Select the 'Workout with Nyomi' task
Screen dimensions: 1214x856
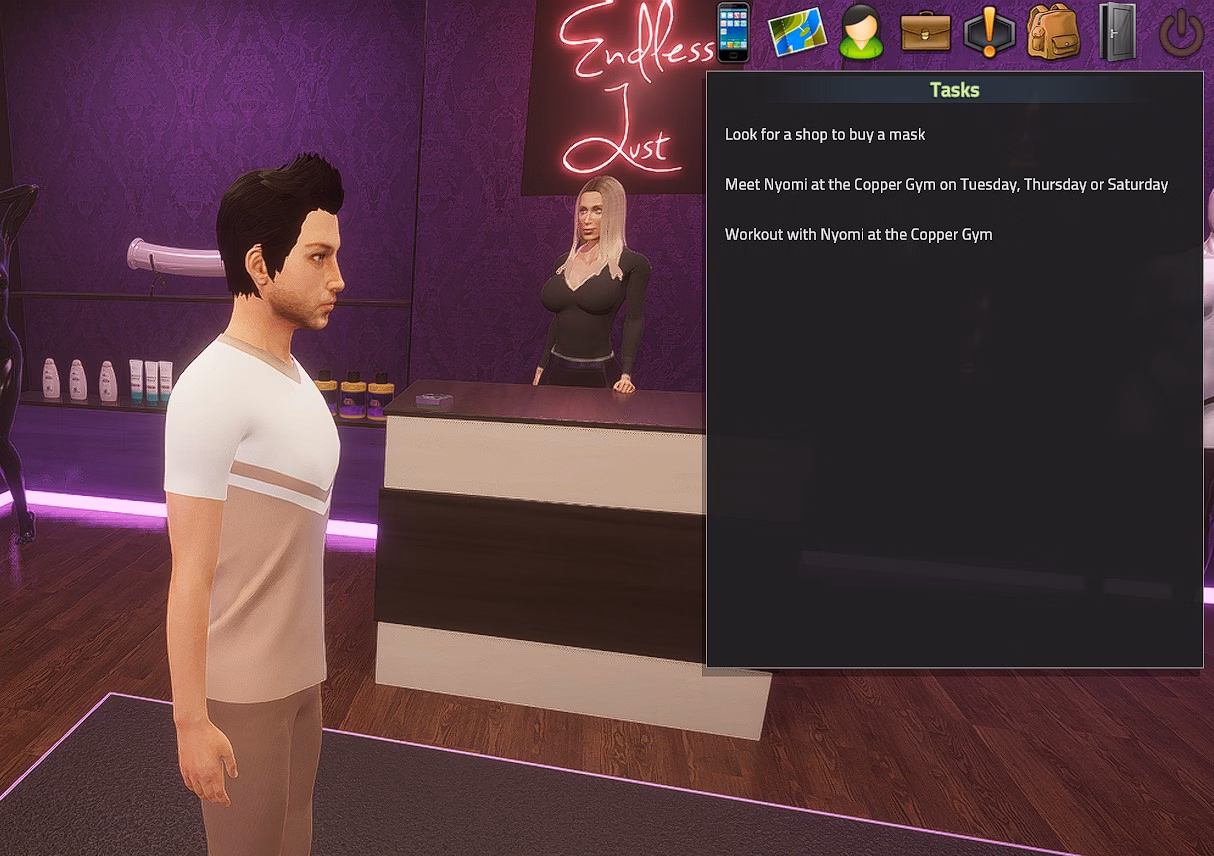858,234
